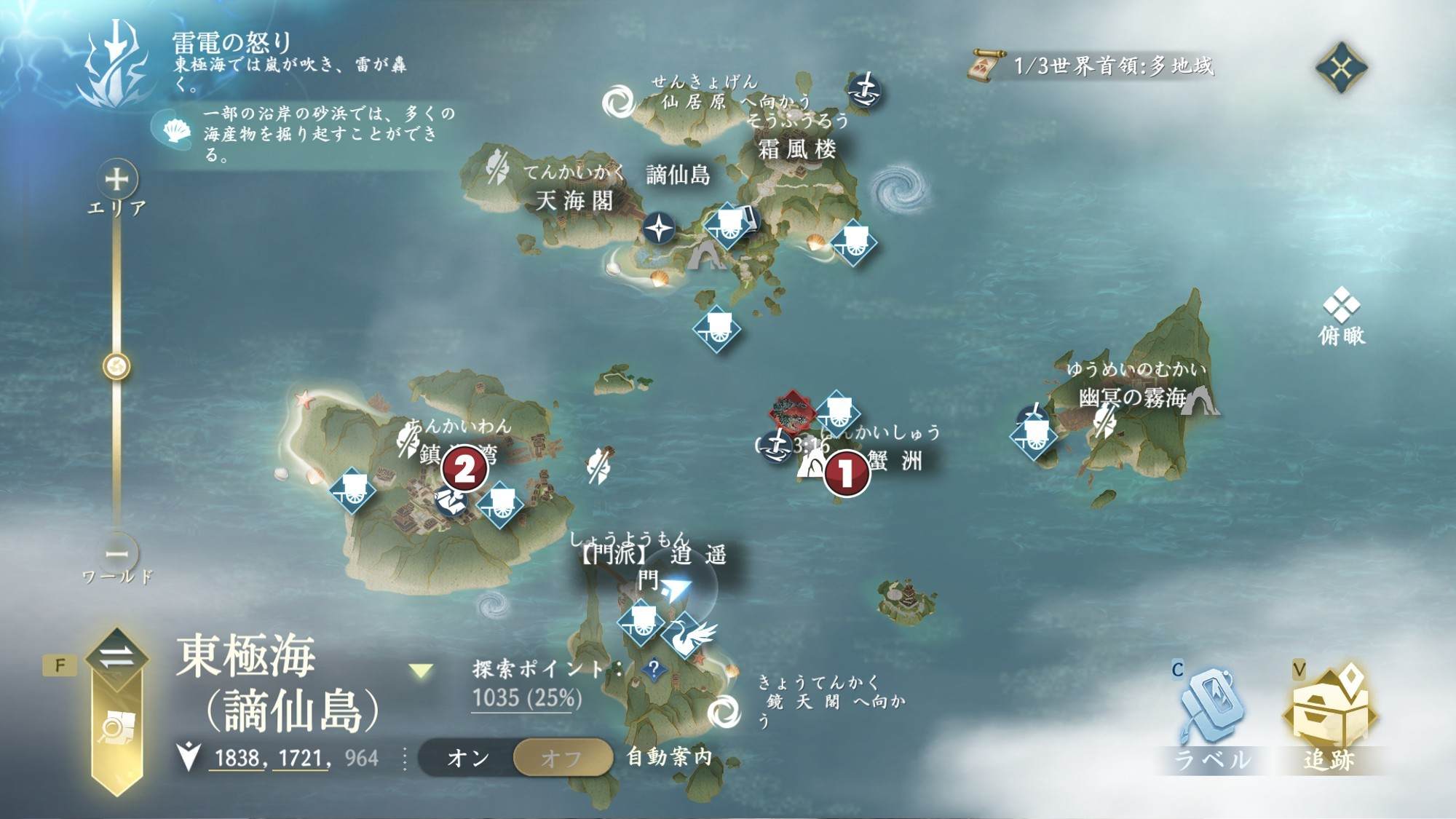Open the 探索ポイント exploration progress
The image size is (1456, 819).
(527, 697)
